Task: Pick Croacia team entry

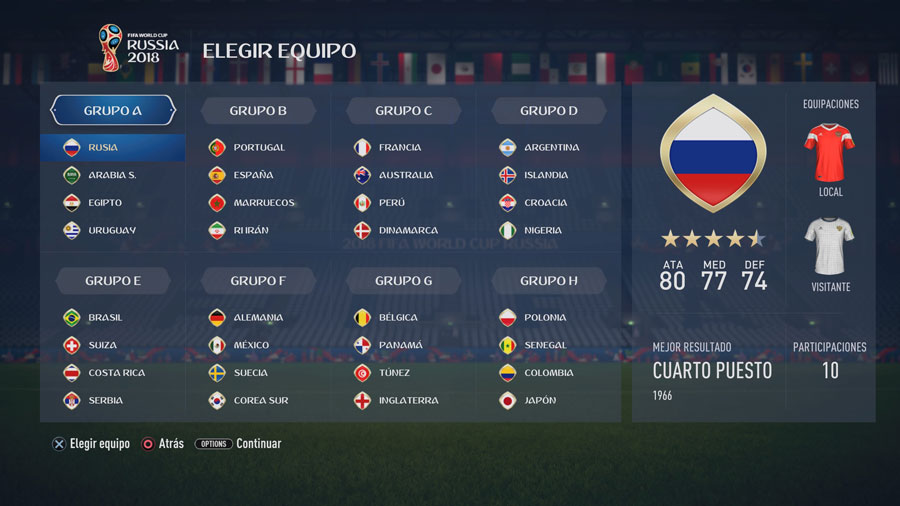Action: click(x=545, y=203)
